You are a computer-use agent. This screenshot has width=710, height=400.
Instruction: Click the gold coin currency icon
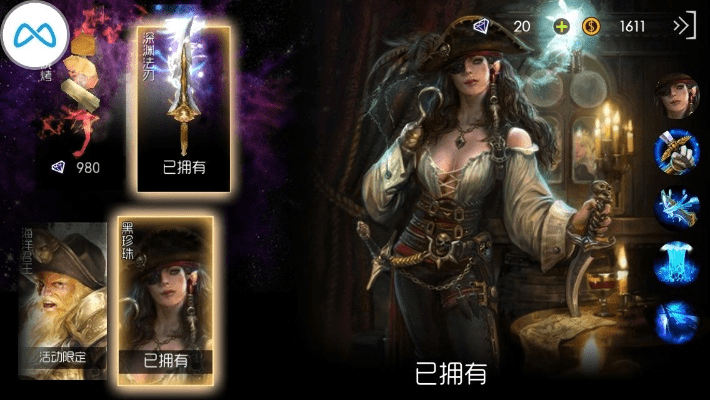590,26
